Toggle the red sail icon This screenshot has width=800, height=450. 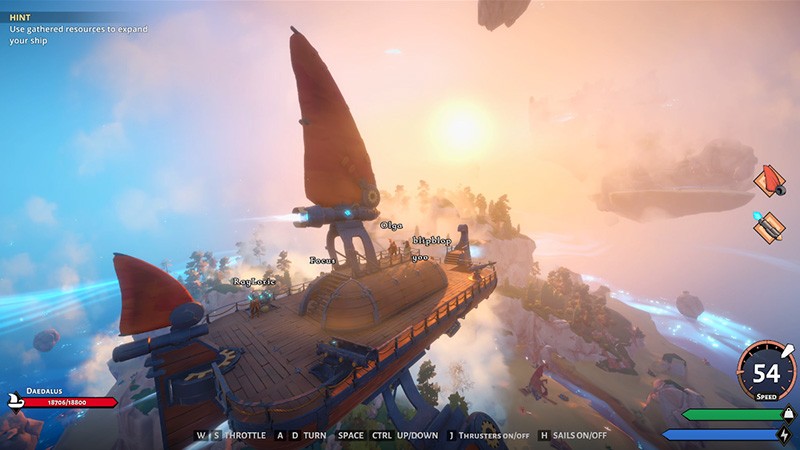coord(768,181)
